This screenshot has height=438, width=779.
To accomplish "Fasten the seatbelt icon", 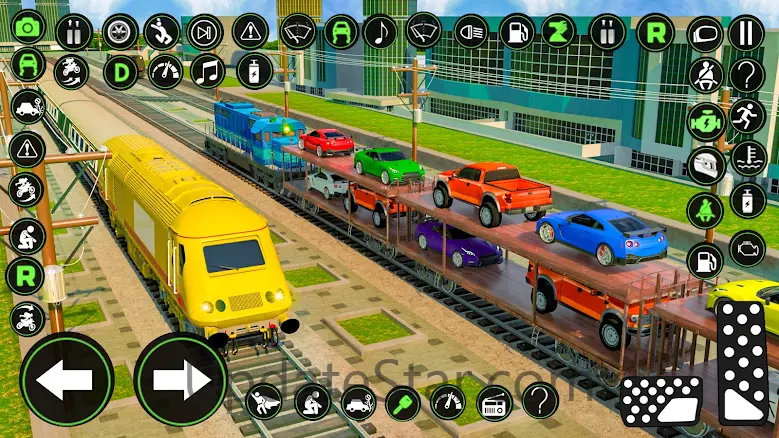I will click(705, 75).
